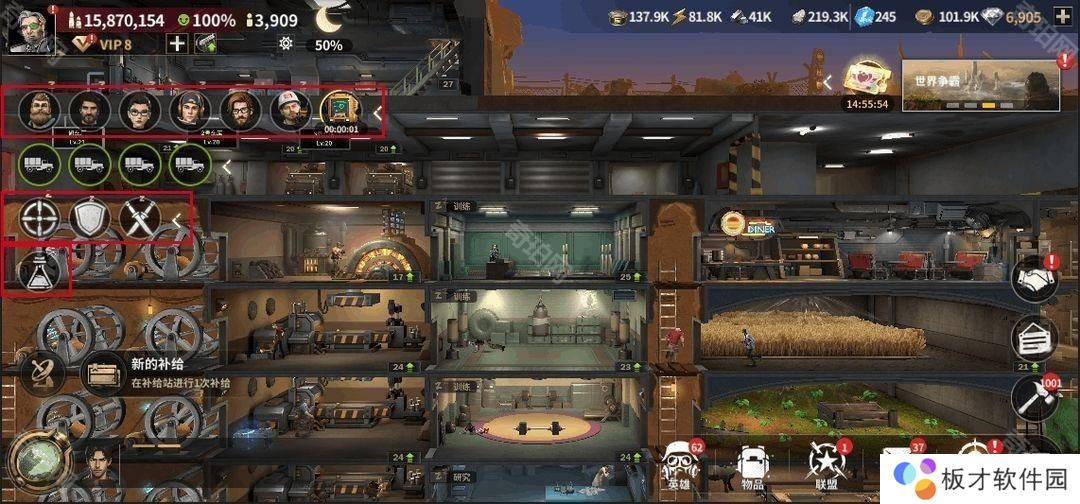Viewport: 1080px width, 504px height.
Task: Open the handshake alliance help icon
Action: (1036, 280)
